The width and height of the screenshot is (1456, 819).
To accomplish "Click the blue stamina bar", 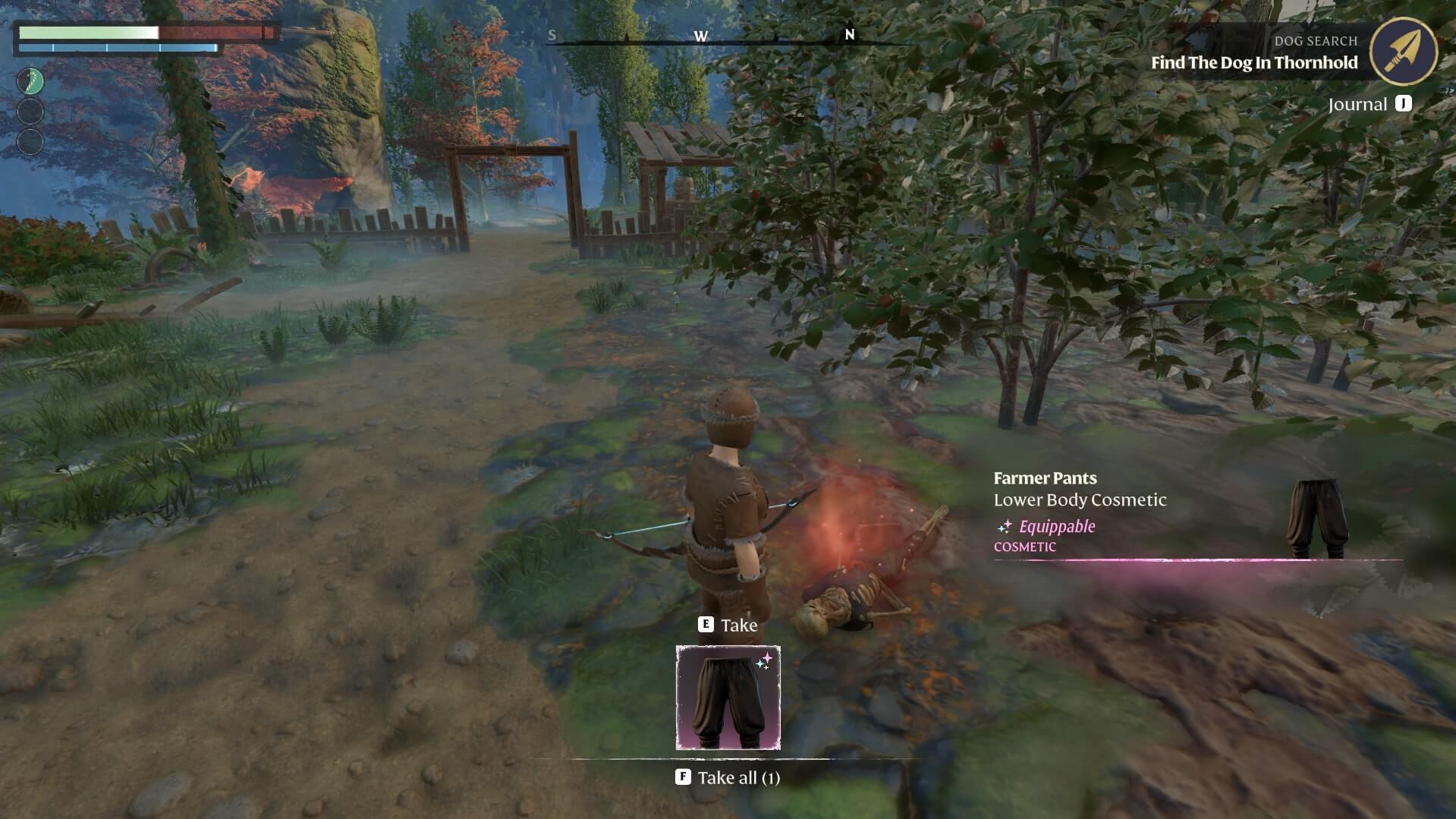I will point(118,47).
